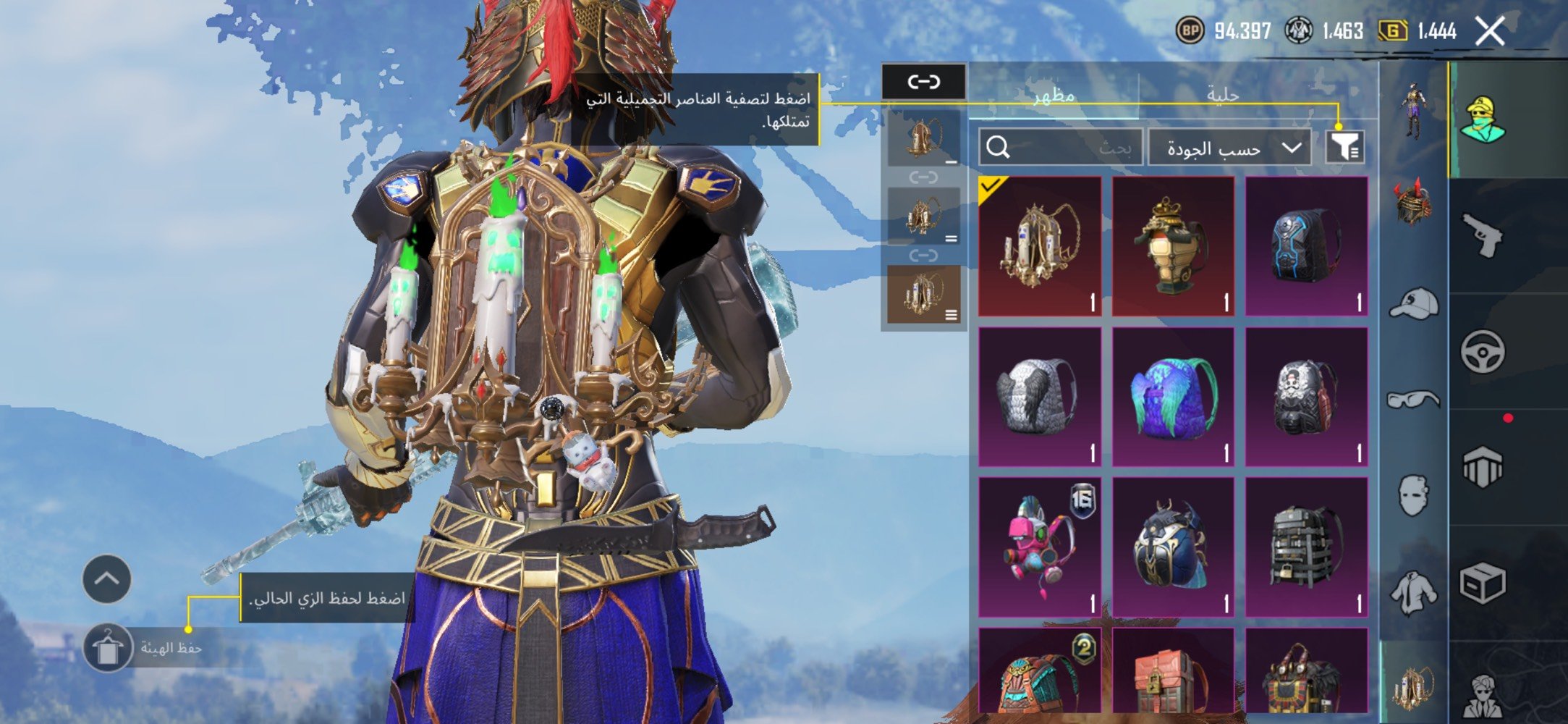This screenshot has width=1568, height=724.
Task: Switch to the حلية tab
Action: pos(1222,95)
